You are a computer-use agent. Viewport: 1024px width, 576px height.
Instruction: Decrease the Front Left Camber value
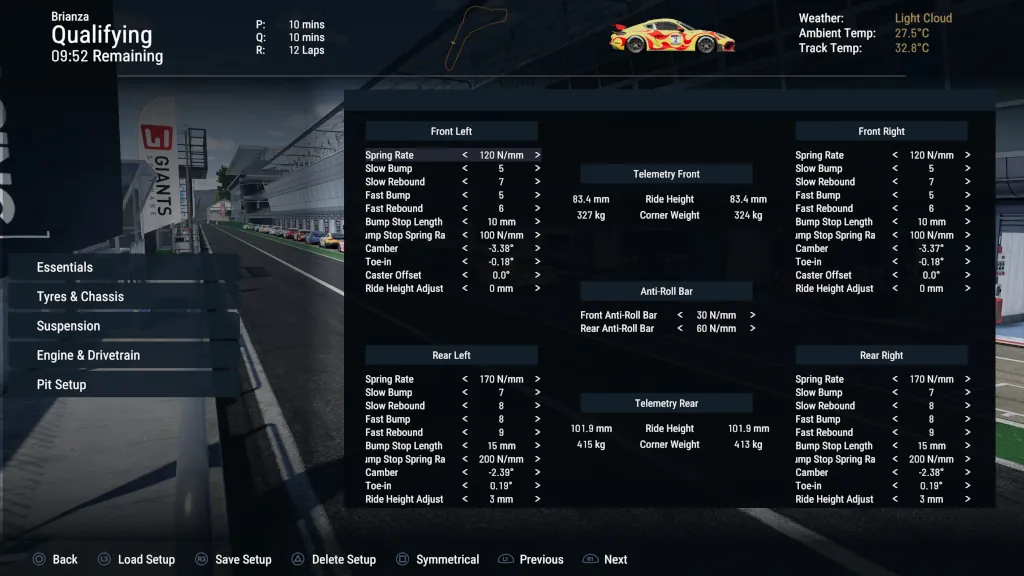coord(464,248)
